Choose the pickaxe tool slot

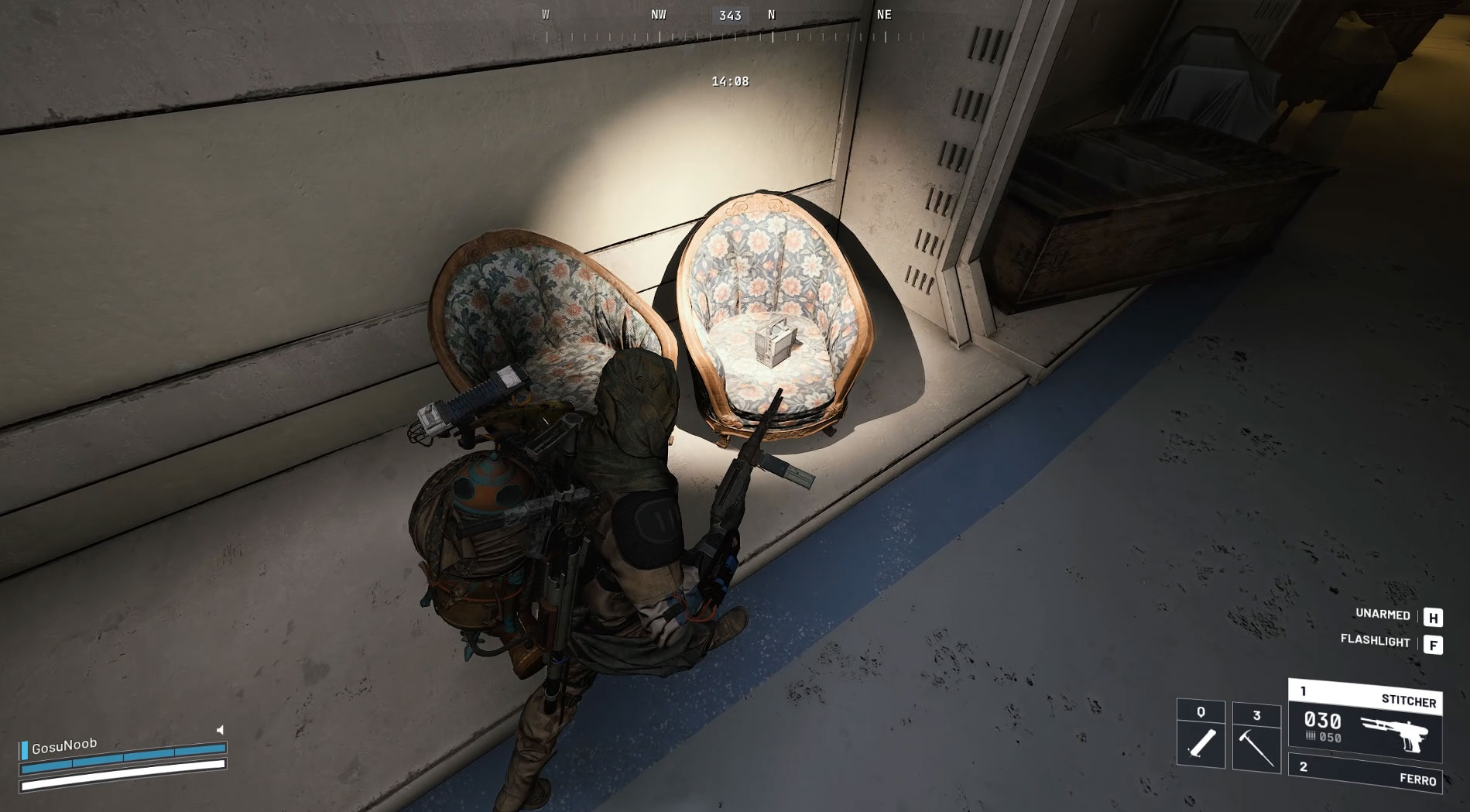[1256, 738]
